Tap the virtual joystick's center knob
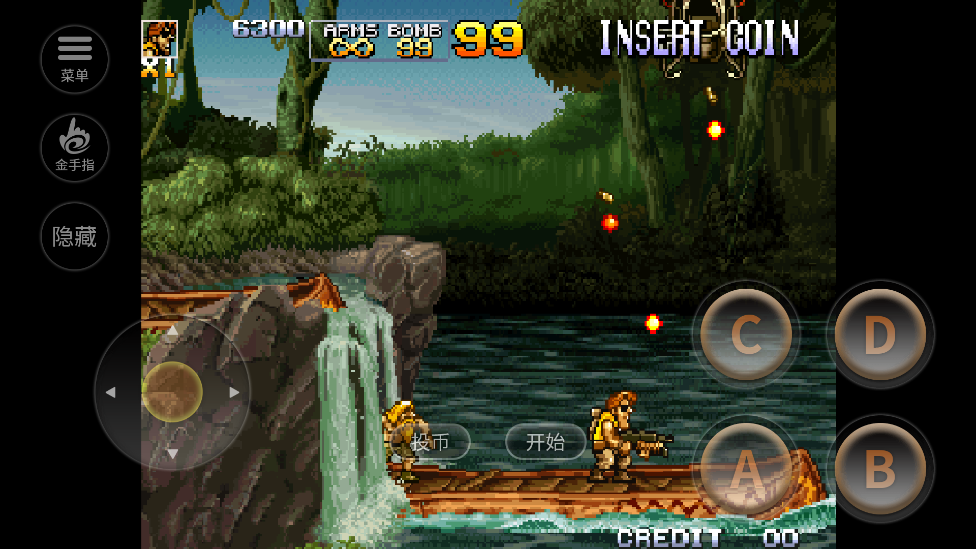 (172, 392)
